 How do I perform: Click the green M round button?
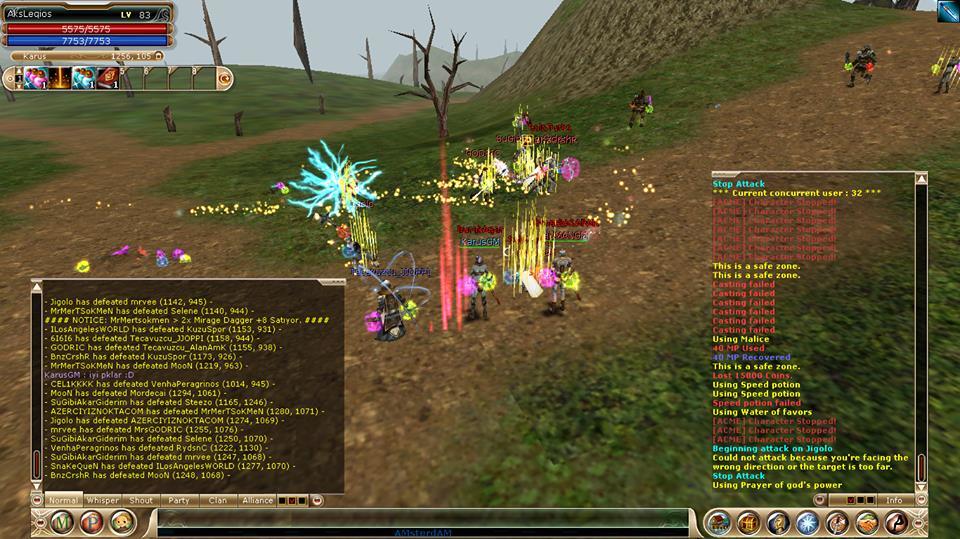[x=63, y=522]
